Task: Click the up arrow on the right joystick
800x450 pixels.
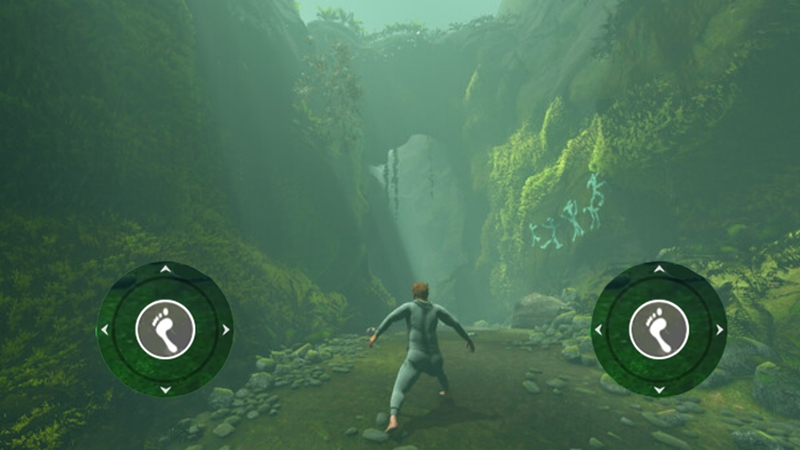Action: (x=659, y=269)
